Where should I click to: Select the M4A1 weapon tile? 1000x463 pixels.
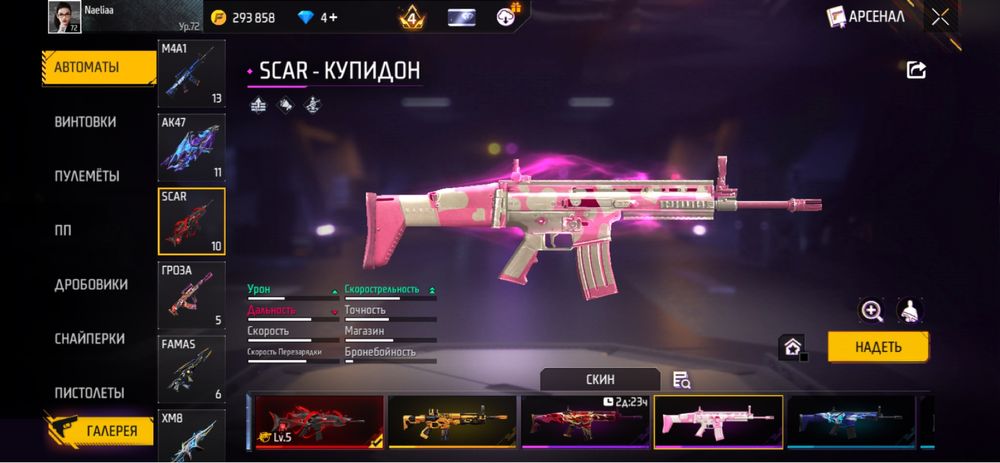(192, 74)
